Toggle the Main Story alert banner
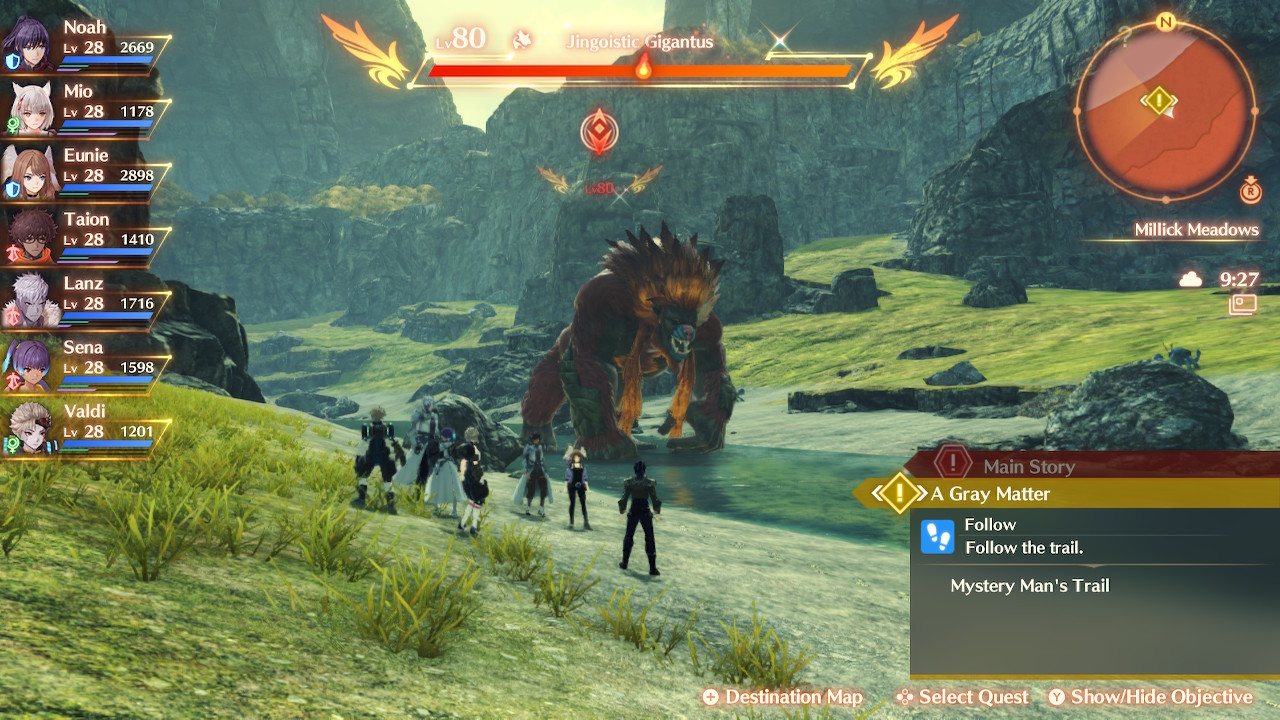1280x720 pixels. coord(1030,466)
